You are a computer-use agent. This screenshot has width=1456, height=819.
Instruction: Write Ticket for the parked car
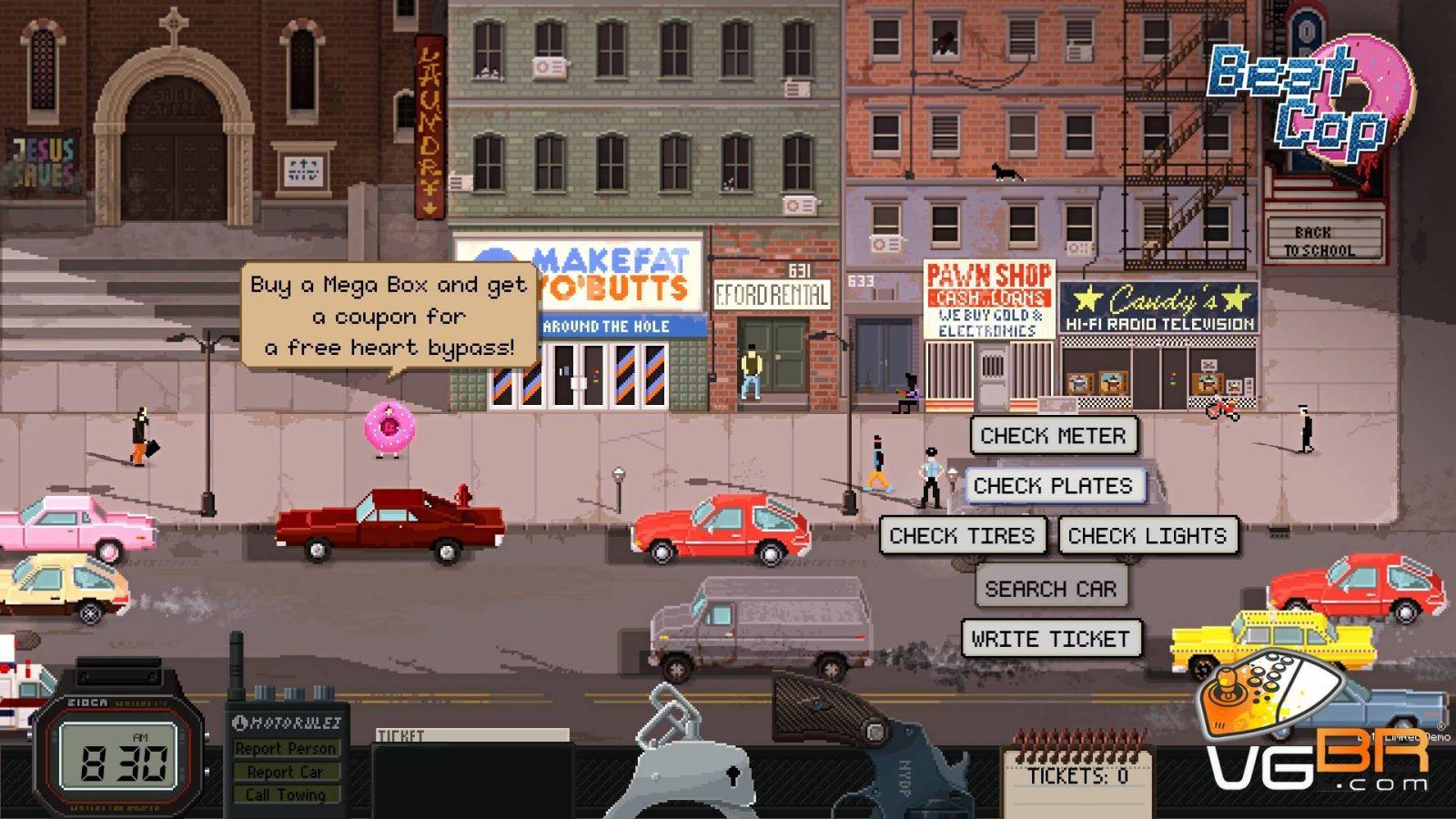(1050, 639)
